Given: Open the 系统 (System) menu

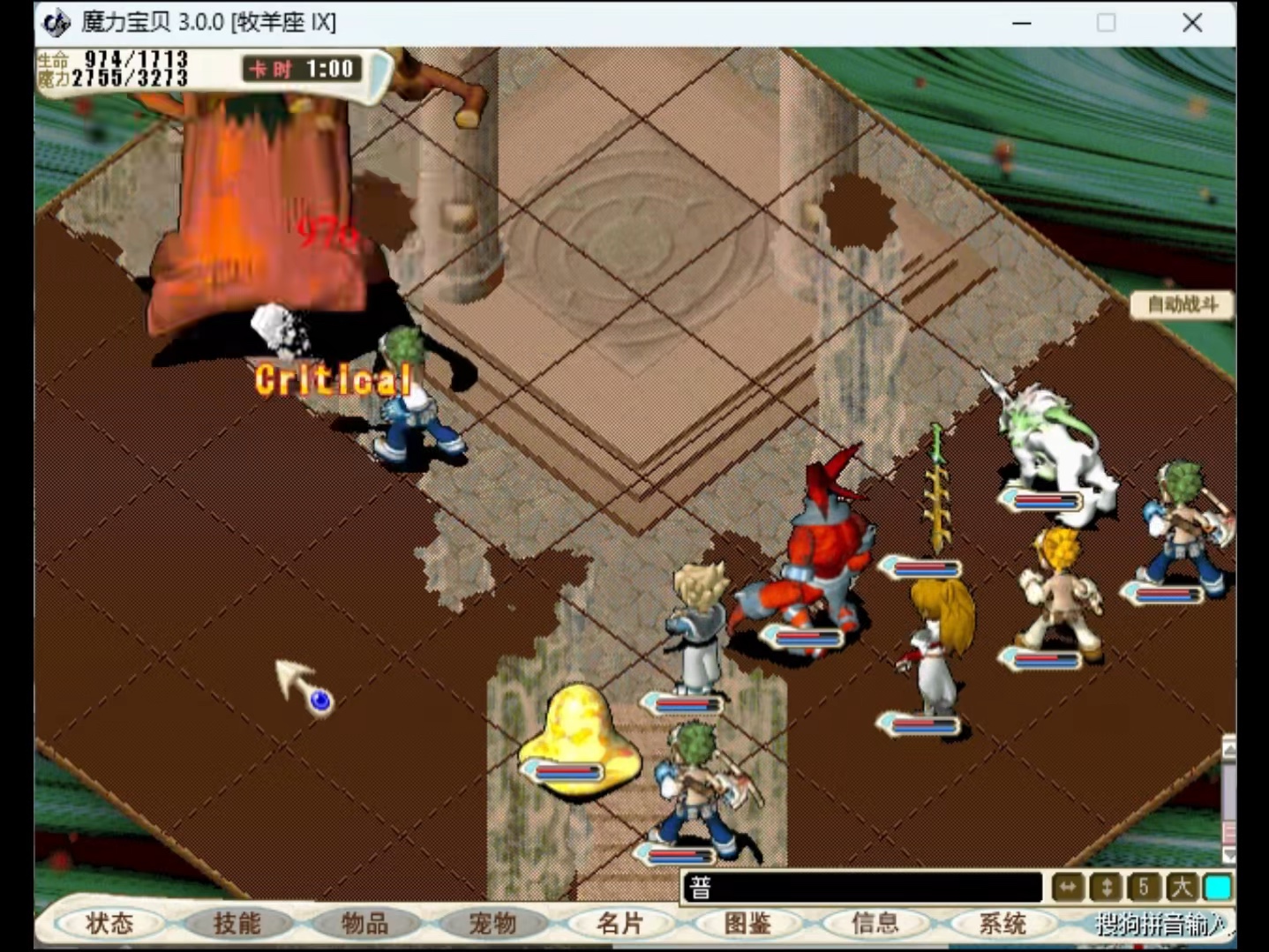Looking at the screenshot, I should coord(1002,924).
